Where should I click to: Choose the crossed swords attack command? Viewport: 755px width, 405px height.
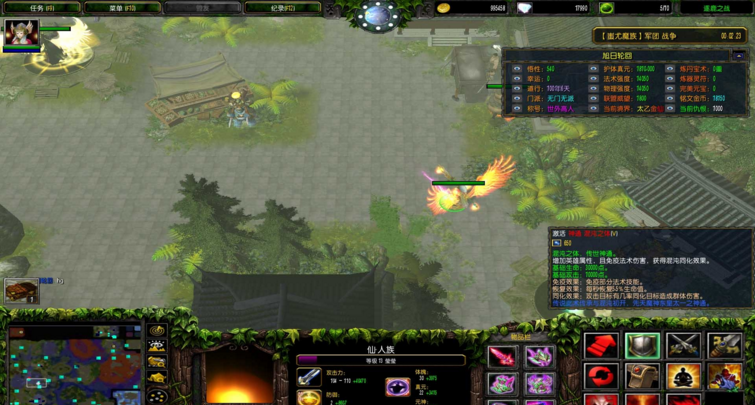click(x=684, y=346)
